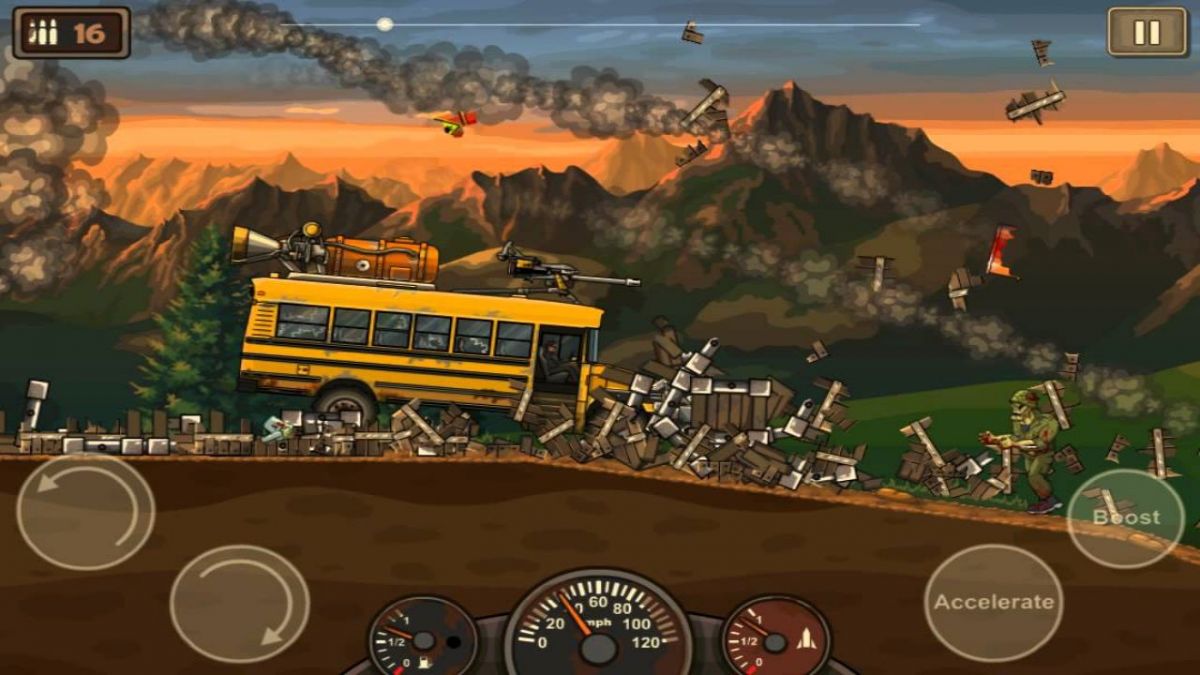Tap the Accelerate button

click(993, 602)
